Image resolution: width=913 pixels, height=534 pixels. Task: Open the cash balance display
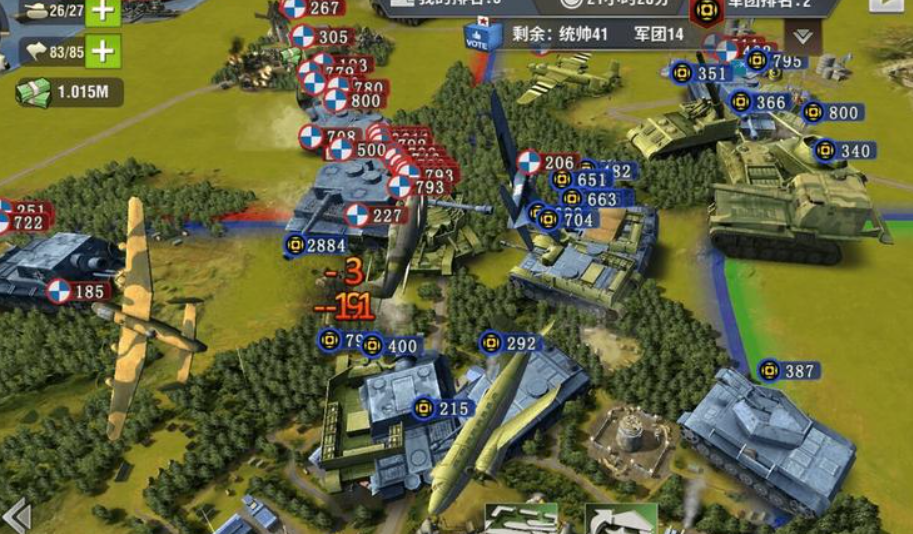tap(68, 92)
